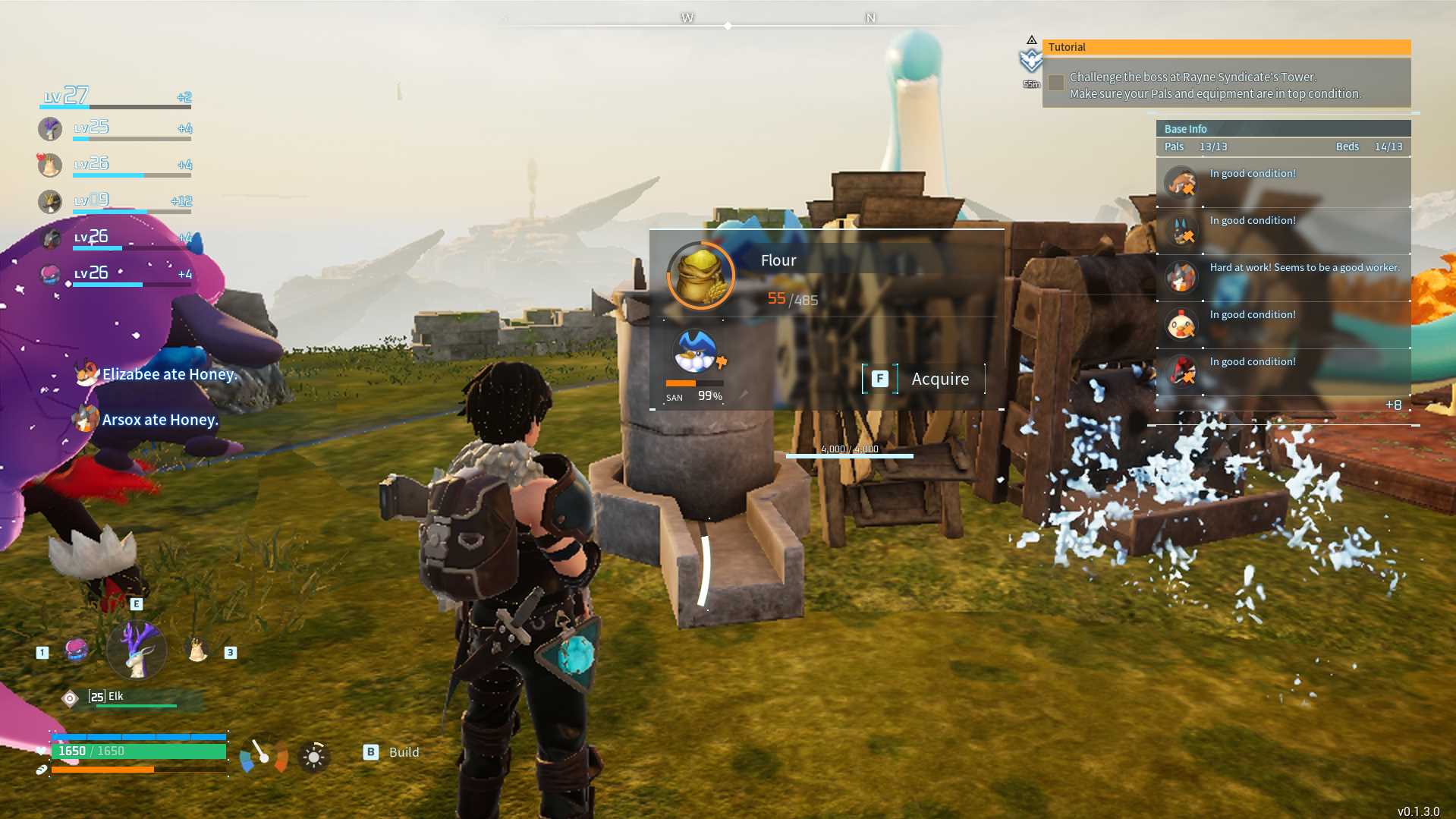Tick the Rayne Syndicate Tower tutorial checkbox
The height and width of the screenshot is (819, 1456).
[x=1055, y=83]
